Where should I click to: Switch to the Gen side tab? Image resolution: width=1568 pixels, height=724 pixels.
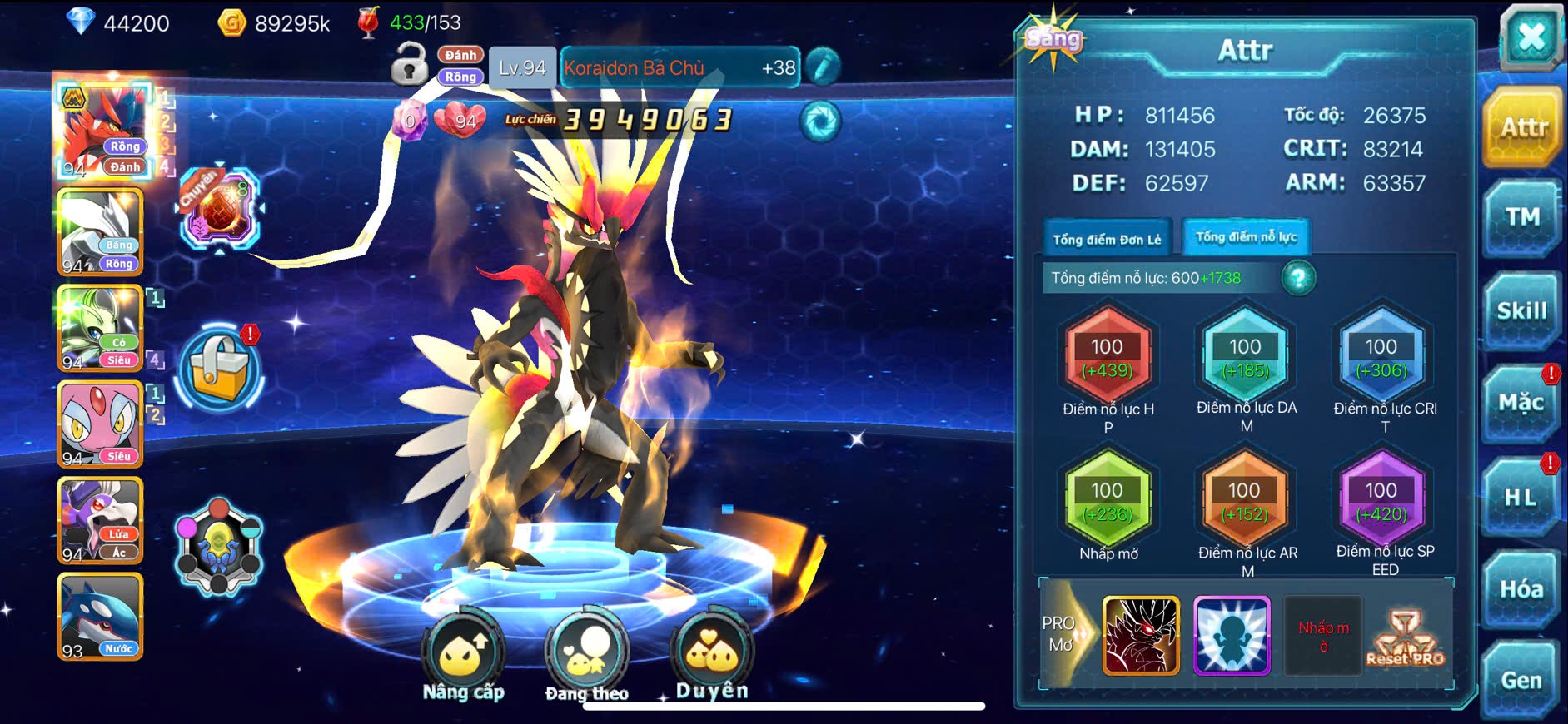[1521, 680]
